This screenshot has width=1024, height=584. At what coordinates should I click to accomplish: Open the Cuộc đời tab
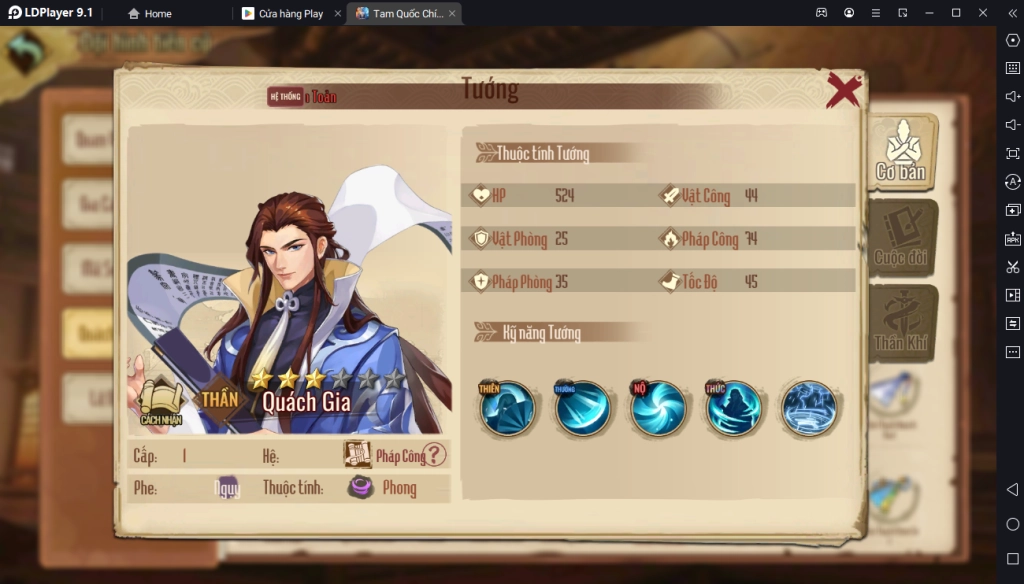(x=901, y=238)
